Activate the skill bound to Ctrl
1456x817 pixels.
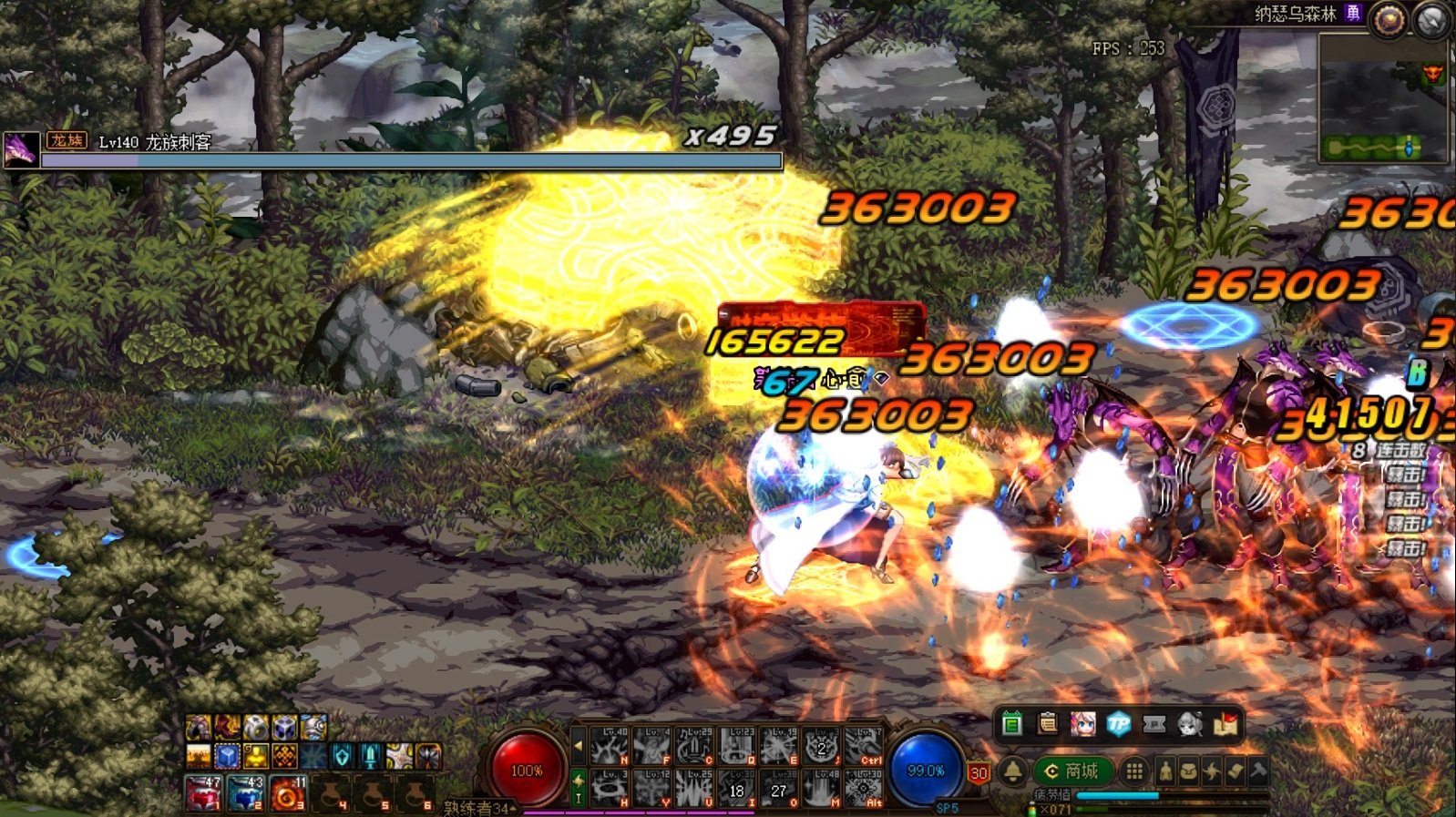pyautogui.click(x=863, y=746)
